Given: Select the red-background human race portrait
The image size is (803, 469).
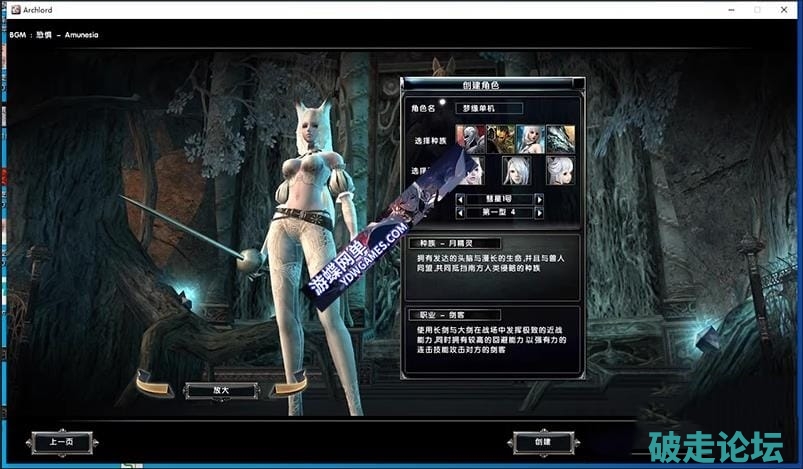Looking at the screenshot, I should [x=469, y=138].
